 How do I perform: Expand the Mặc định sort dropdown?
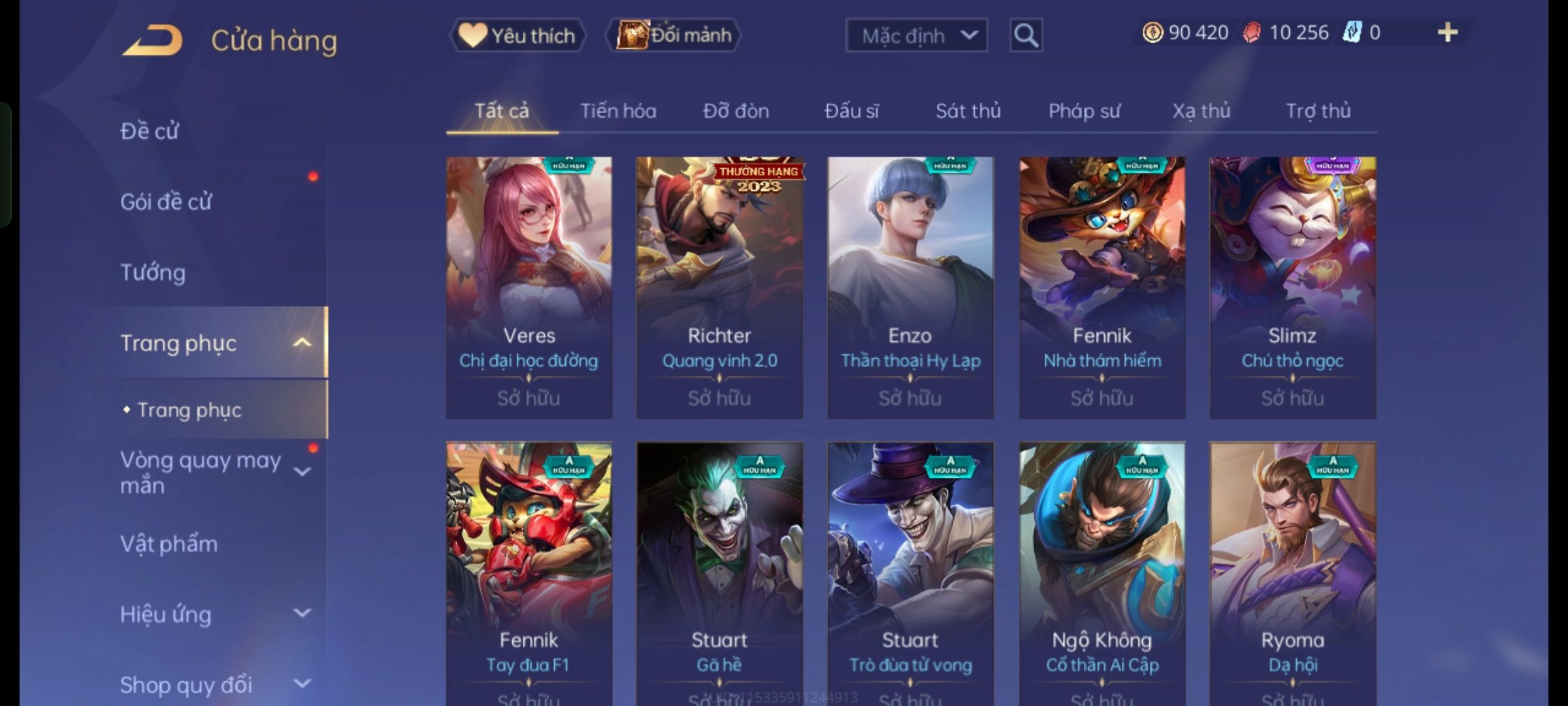click(x=916, y=35)
